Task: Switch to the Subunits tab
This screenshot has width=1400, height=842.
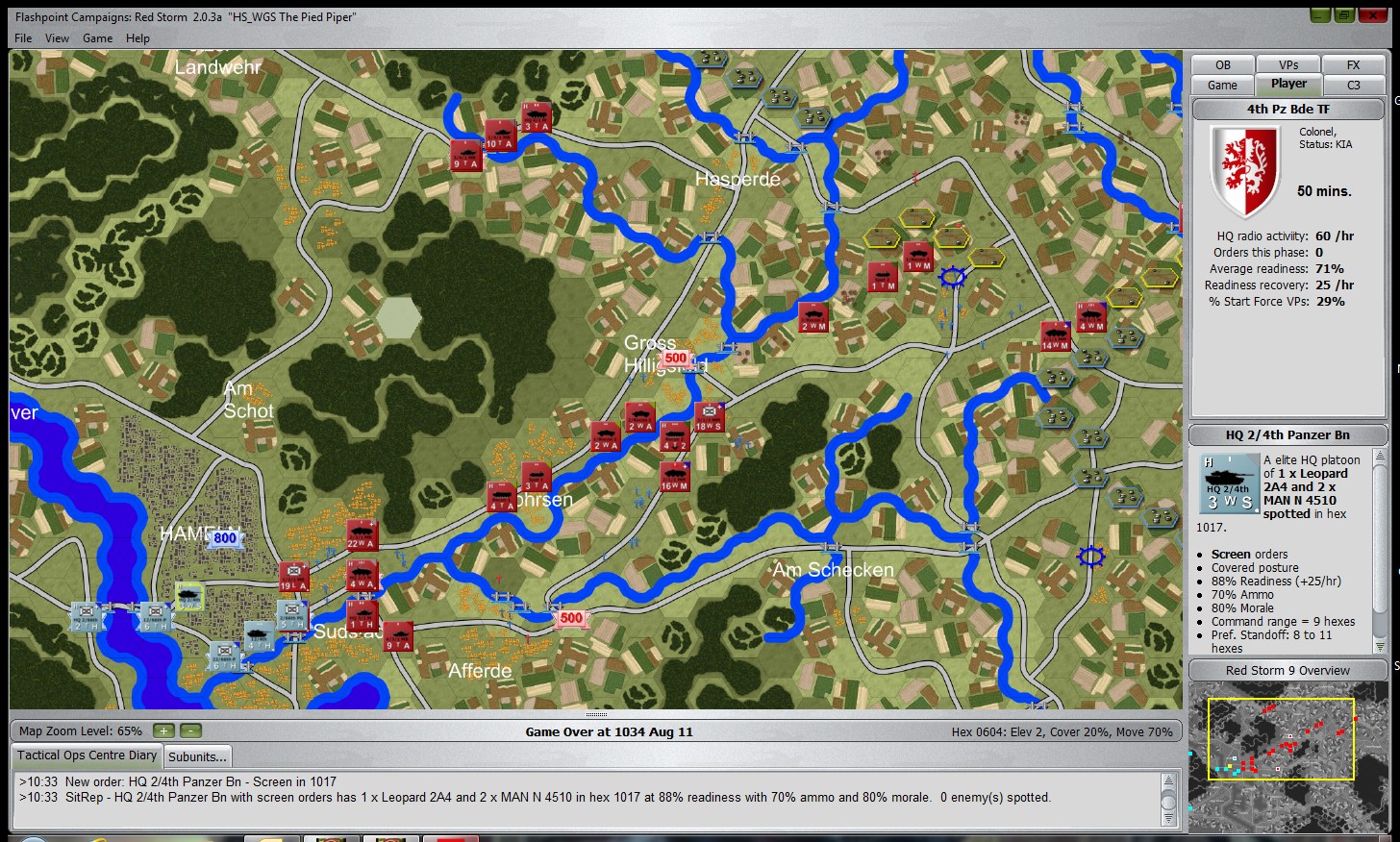Action: pos(197,756)
